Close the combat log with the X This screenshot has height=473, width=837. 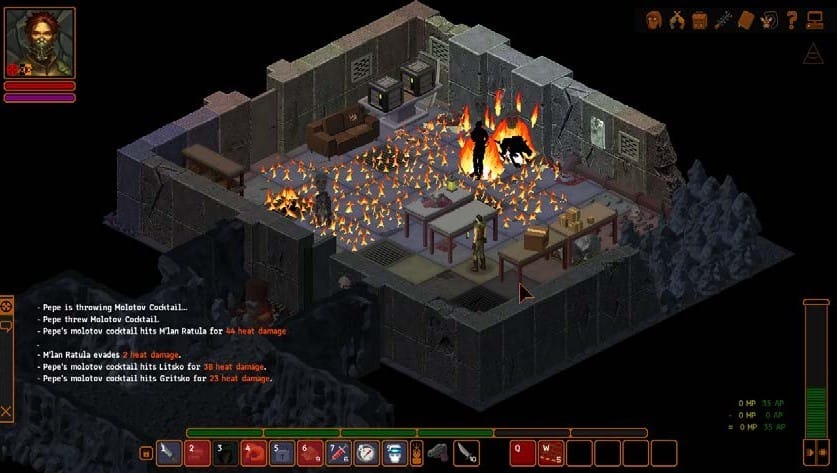coord(7,411)
